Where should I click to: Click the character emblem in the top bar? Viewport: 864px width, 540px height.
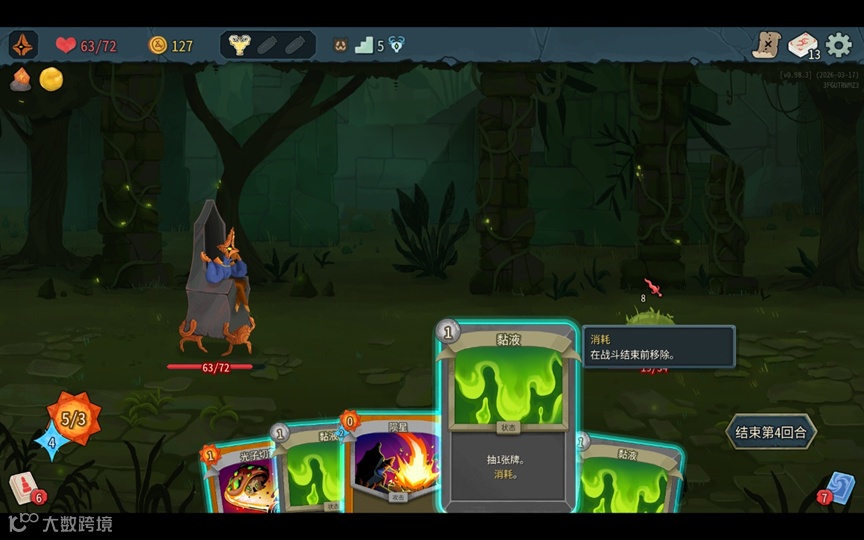(x=23, y=45)
